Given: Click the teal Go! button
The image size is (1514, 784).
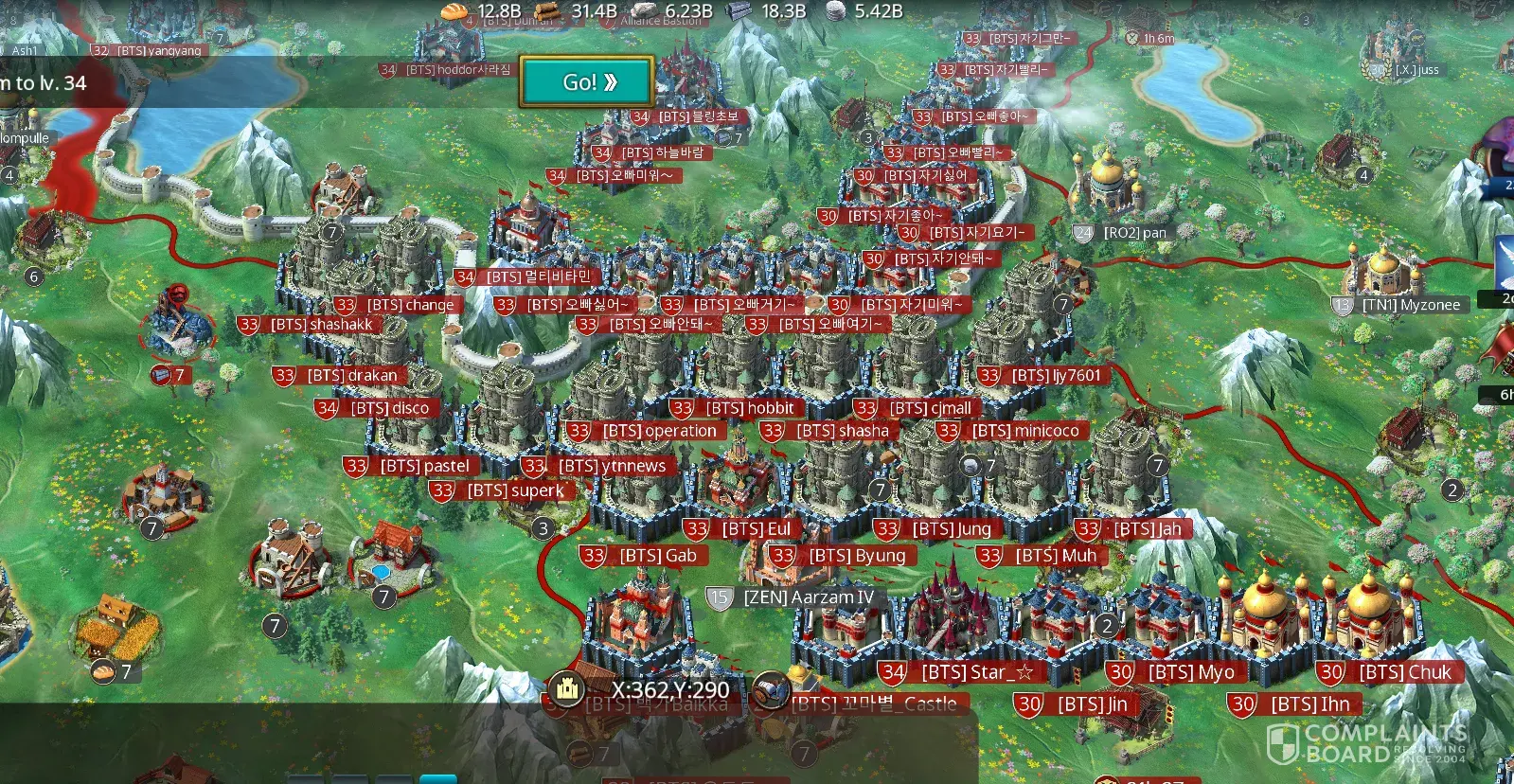Looking at the screenshot, I should click(587, 82).
